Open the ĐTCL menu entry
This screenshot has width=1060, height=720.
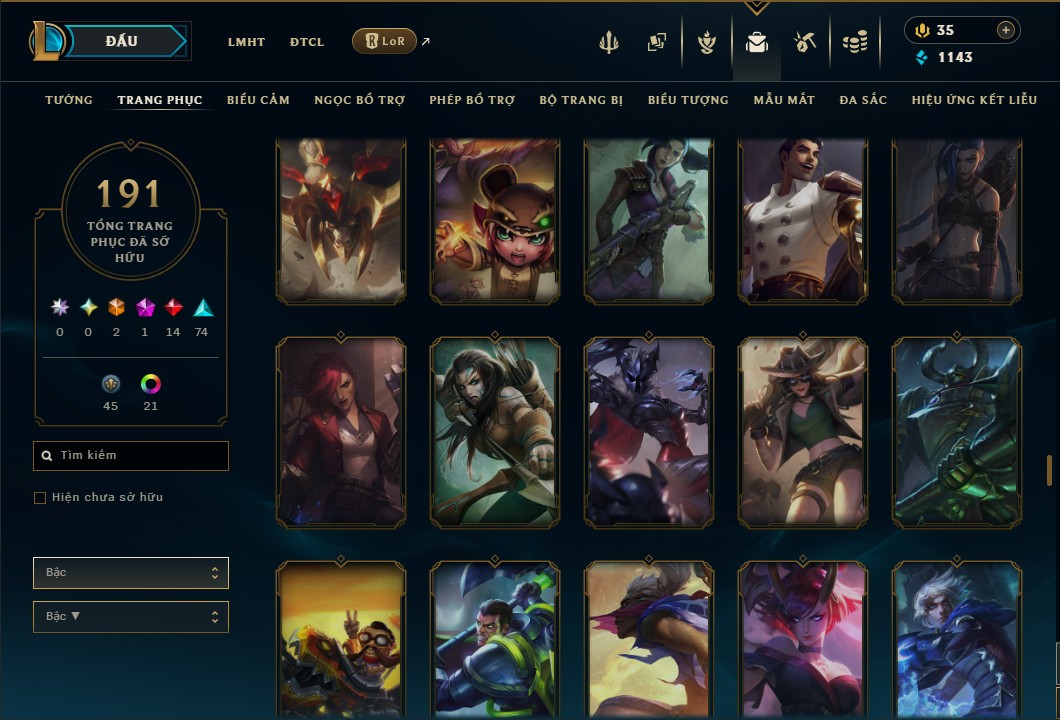[307, 42]
